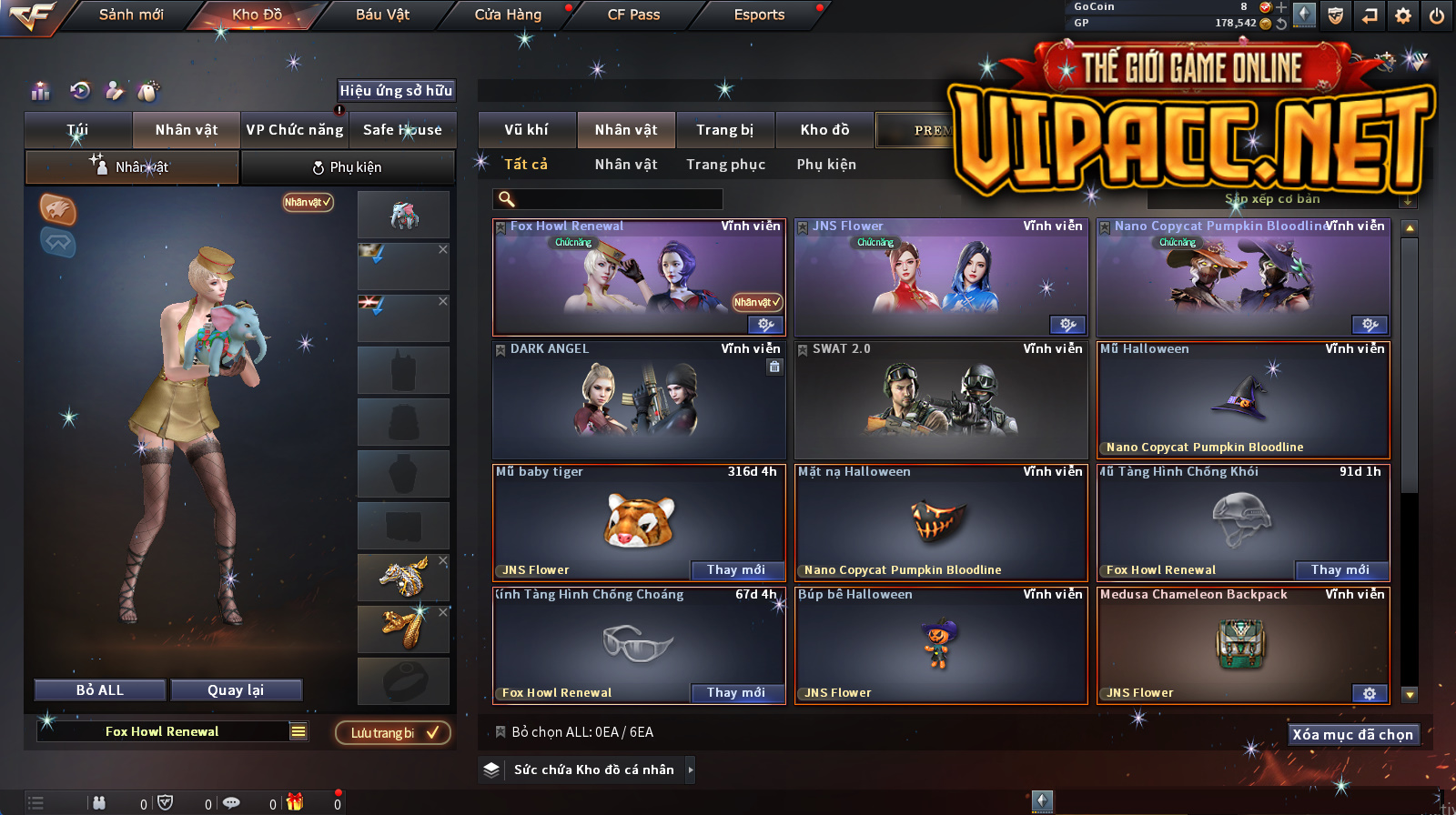Filter items by Phụ kiện subcategory
Viewport: 1456px width, 815px height.
(826, 165)
